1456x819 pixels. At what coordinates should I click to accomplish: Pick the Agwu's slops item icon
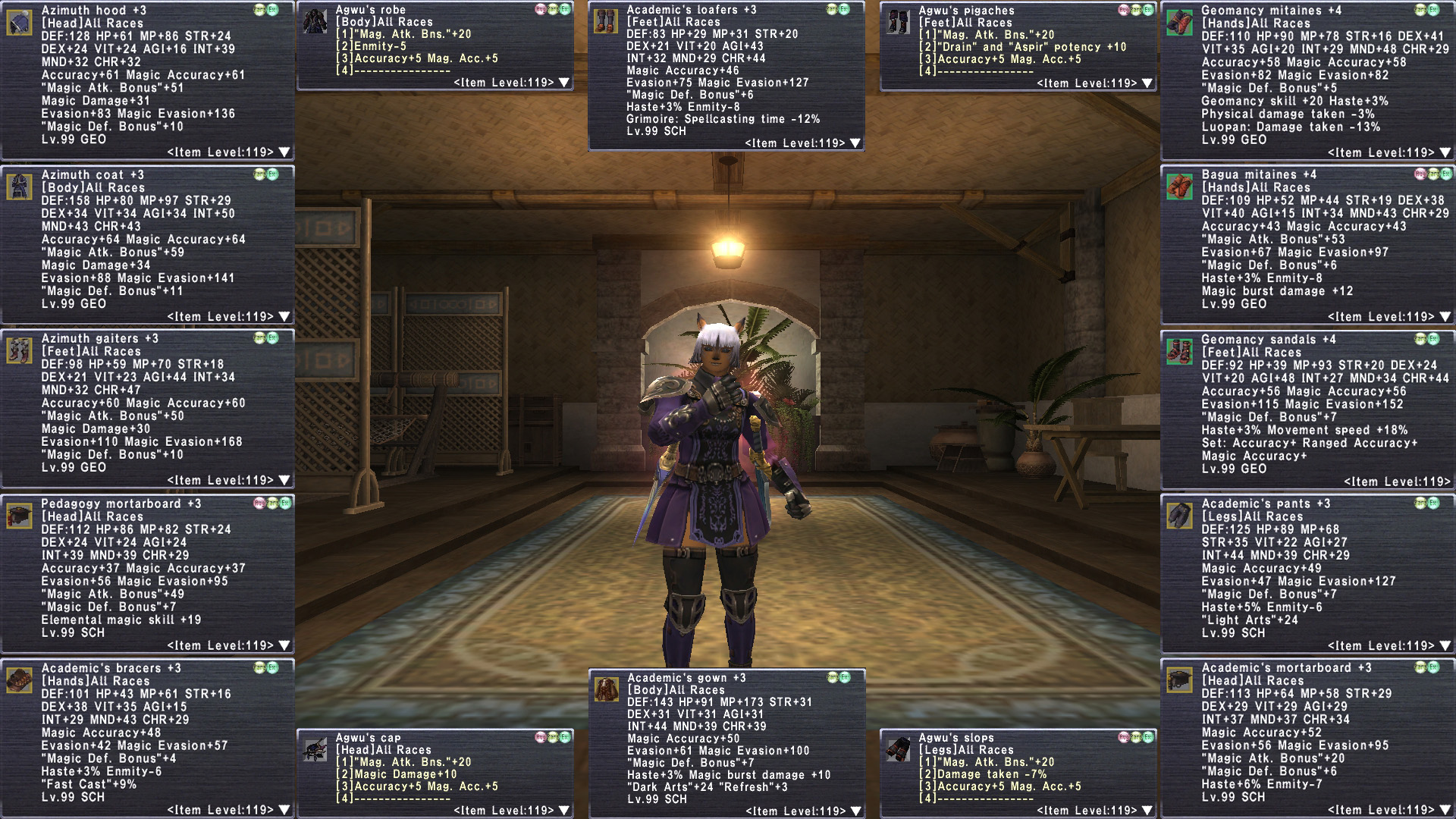coord(899,749)
